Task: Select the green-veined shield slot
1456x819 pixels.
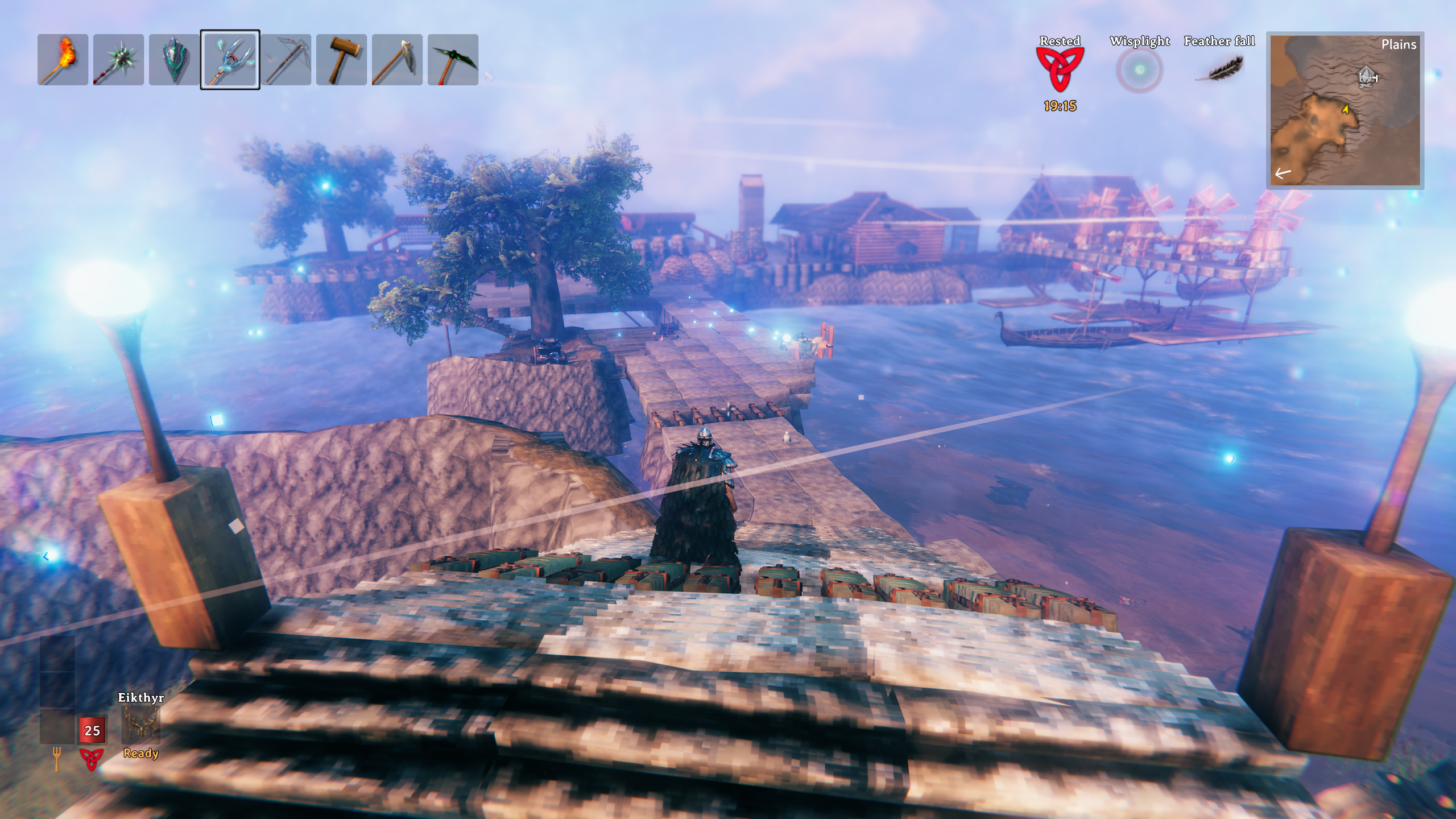Action: 174,60
